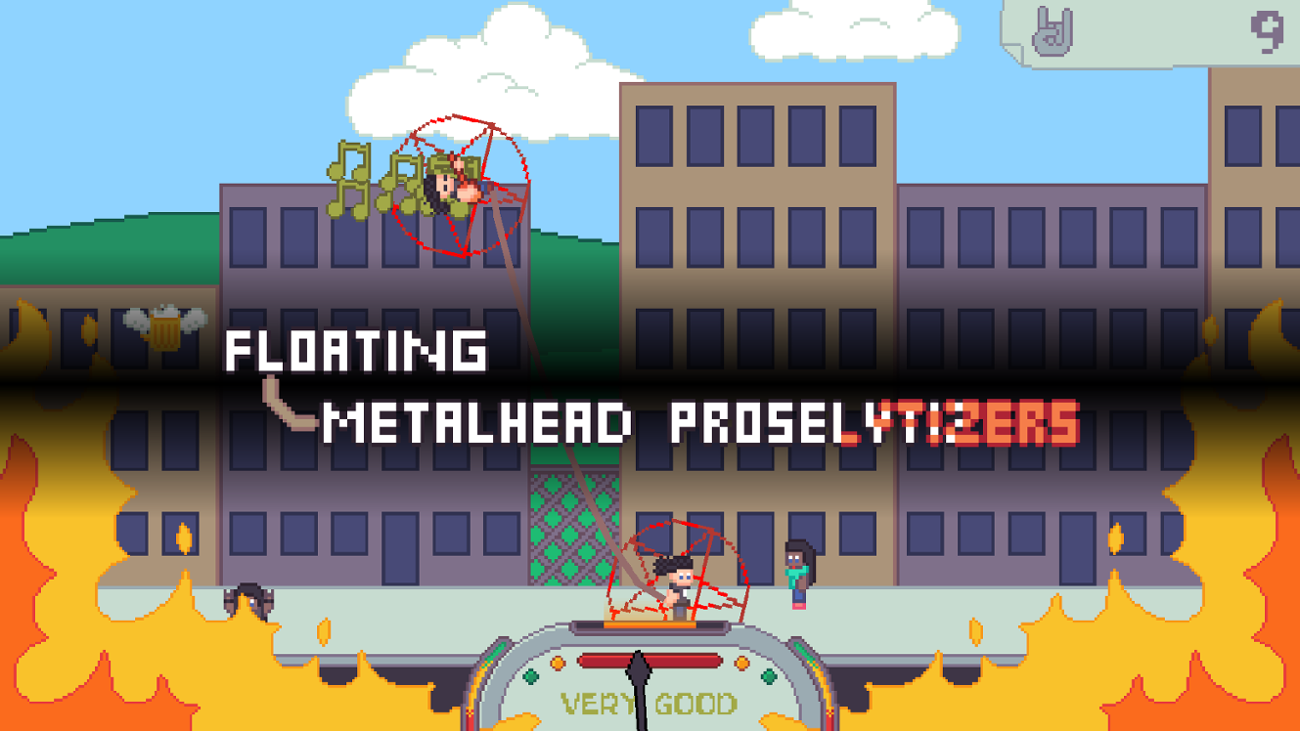Click the floating metalhead in the red cage
The image size is (1300, 731).
click(x=444, y=185)
